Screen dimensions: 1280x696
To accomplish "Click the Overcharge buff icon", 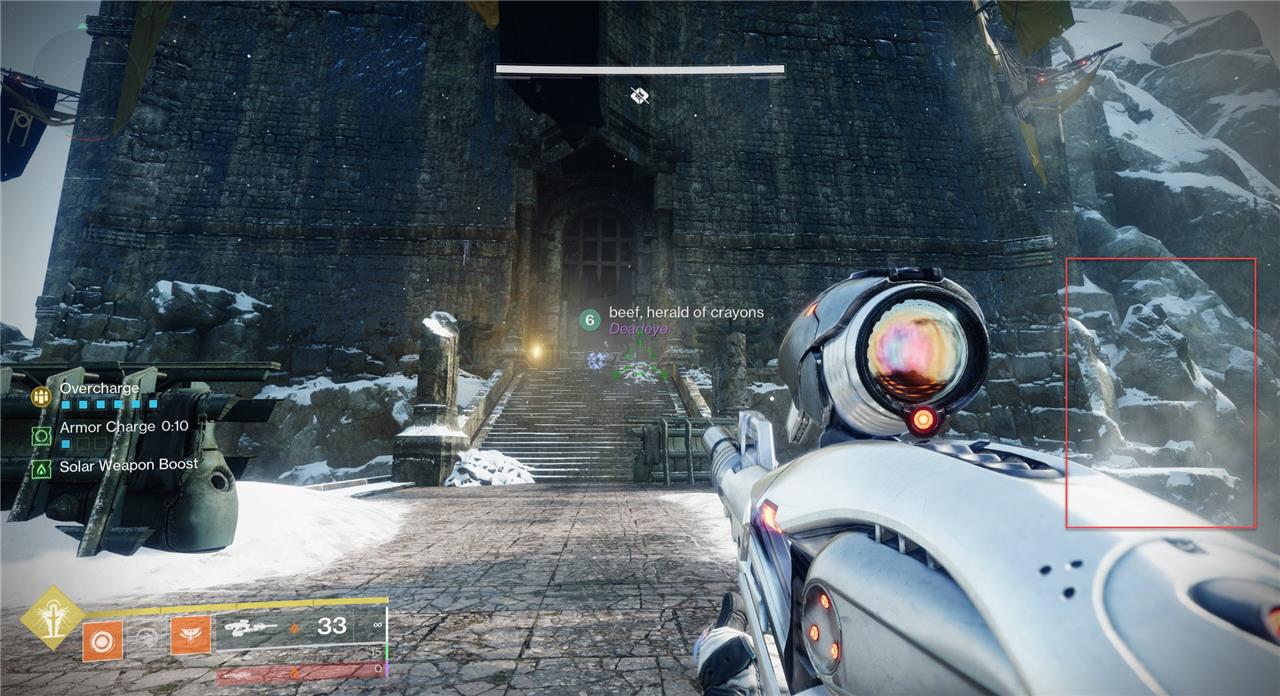I will click(x=41, y=396).
